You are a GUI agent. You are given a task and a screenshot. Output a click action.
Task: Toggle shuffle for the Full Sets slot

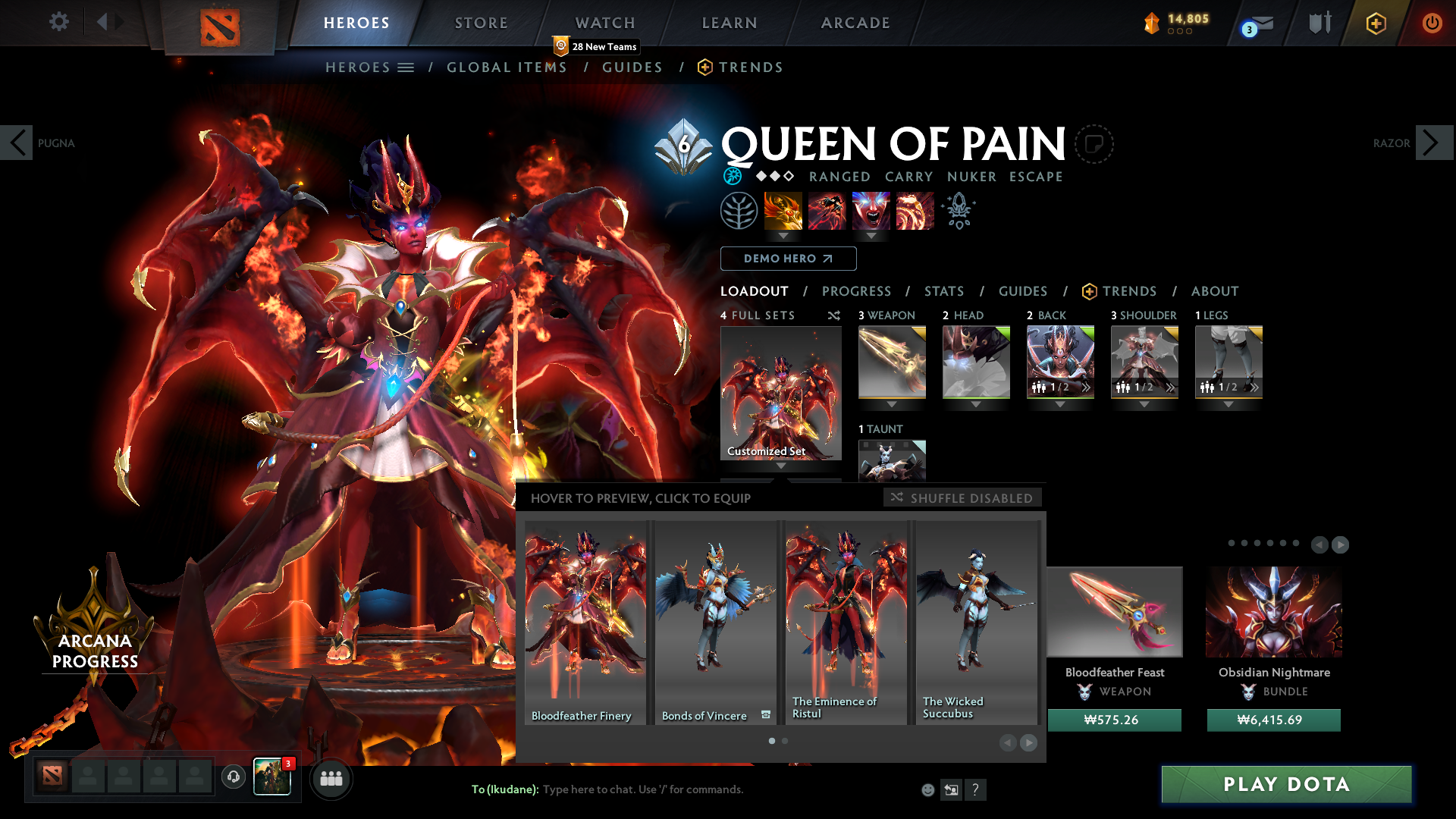tap(833, 315)
